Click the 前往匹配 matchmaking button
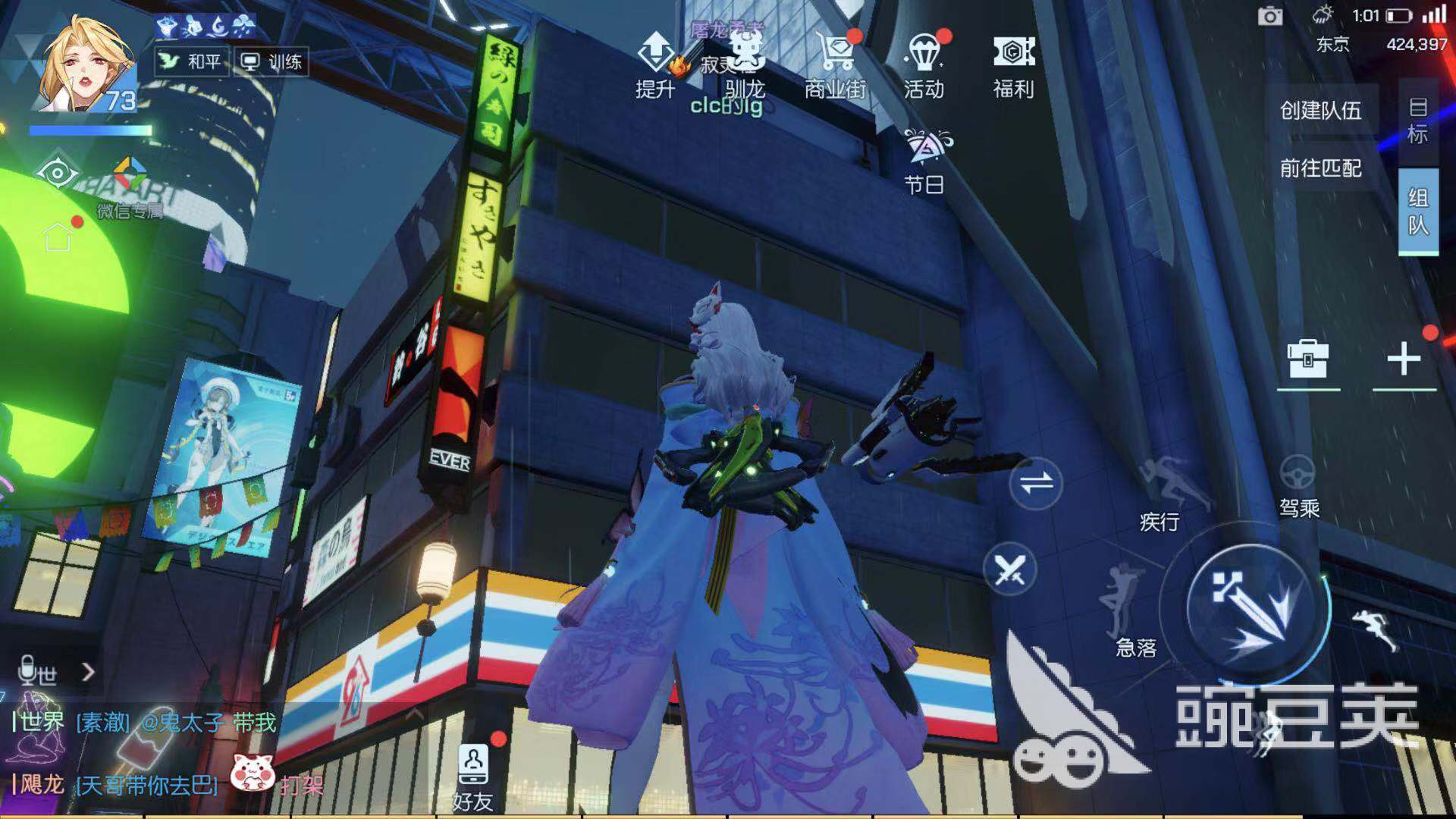The width and height of the screenshot is (1456, 819). point(1321,168)
